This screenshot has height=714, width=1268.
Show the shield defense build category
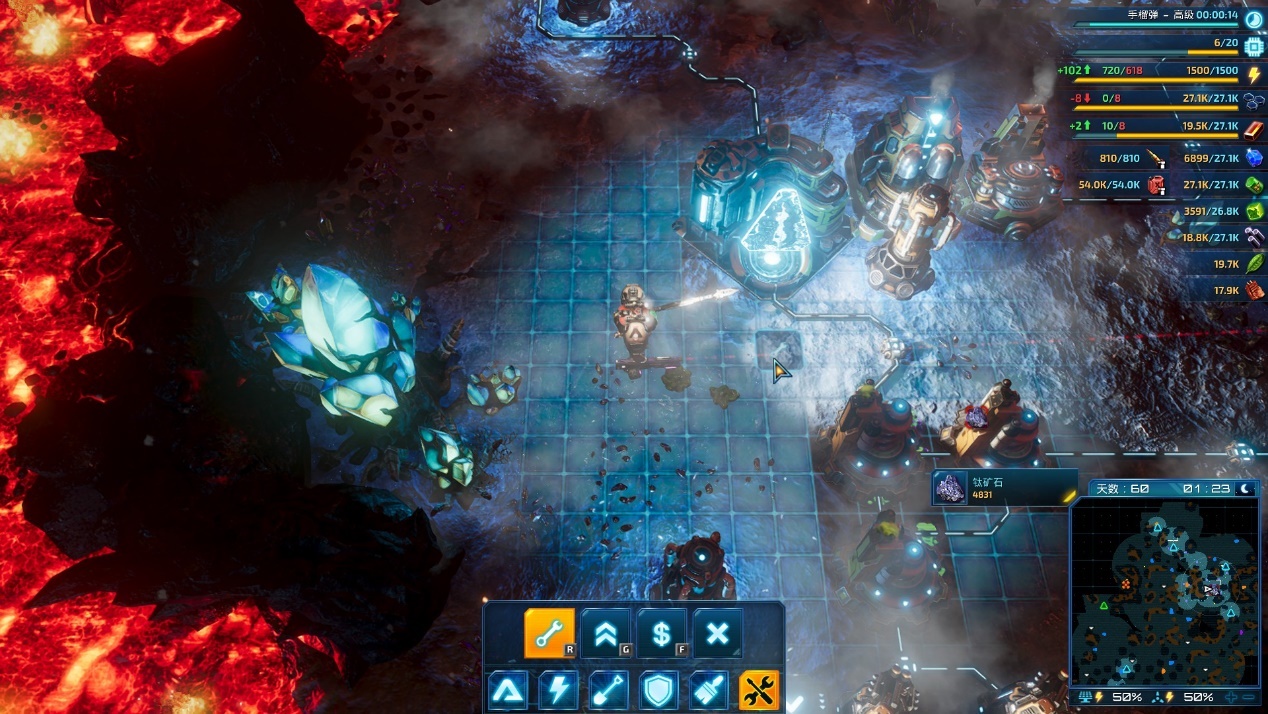[x=659, y=691]
